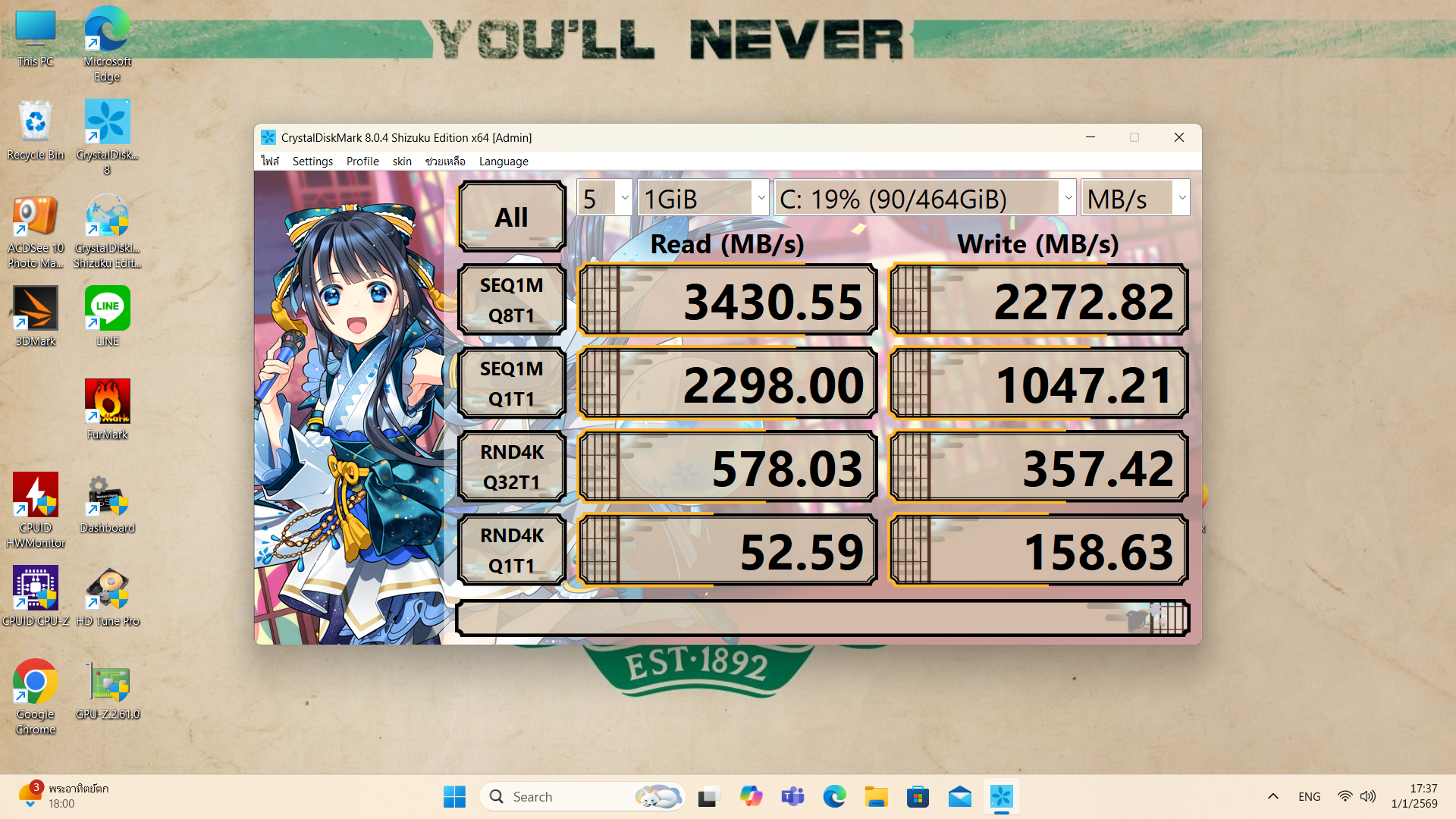This screenshot has height=819, width=1456.
Task: Minimize the CrystalDiskMark window
Action: (1090, 137)
